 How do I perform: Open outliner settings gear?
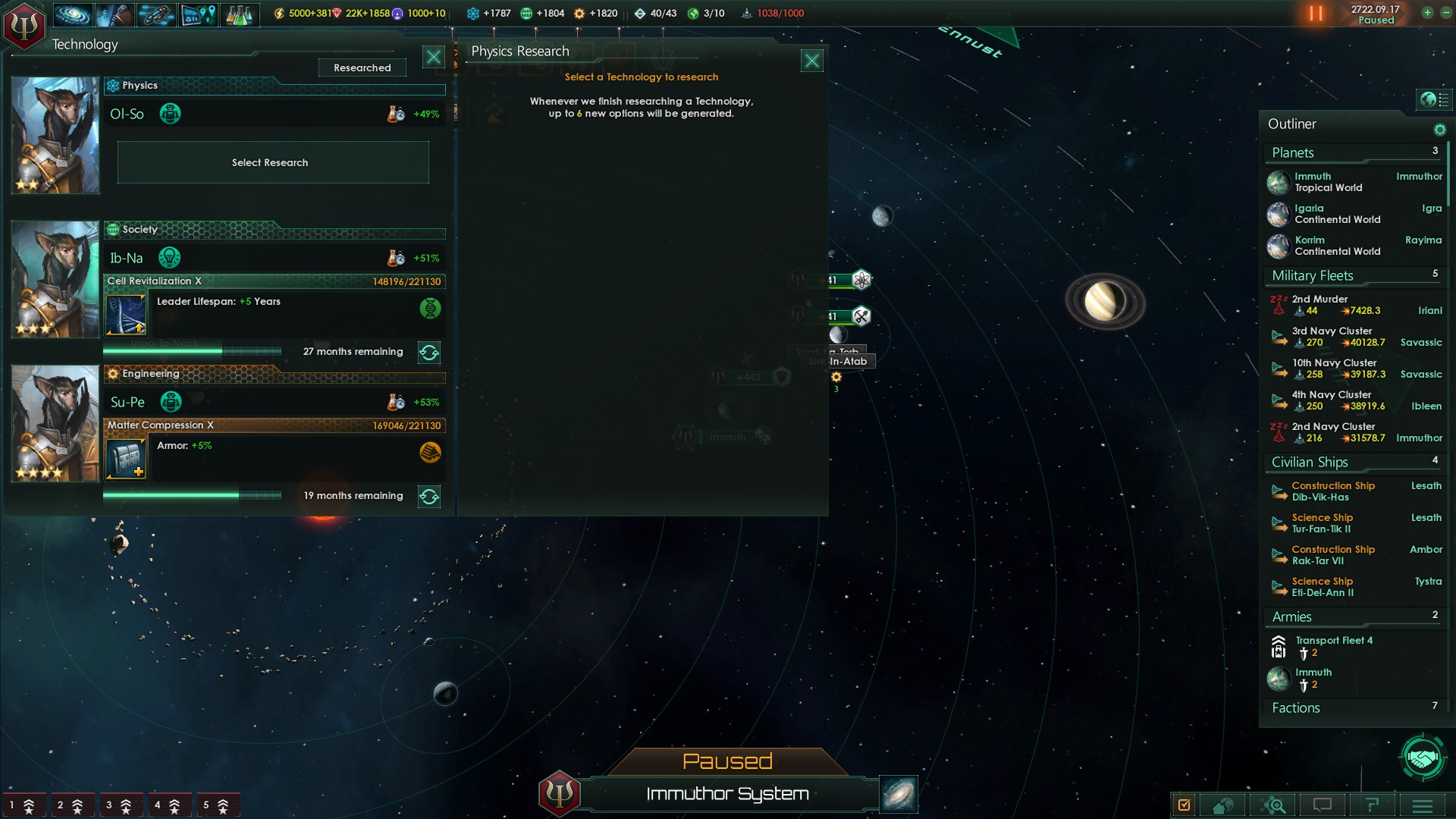[x=1439, y=130]
